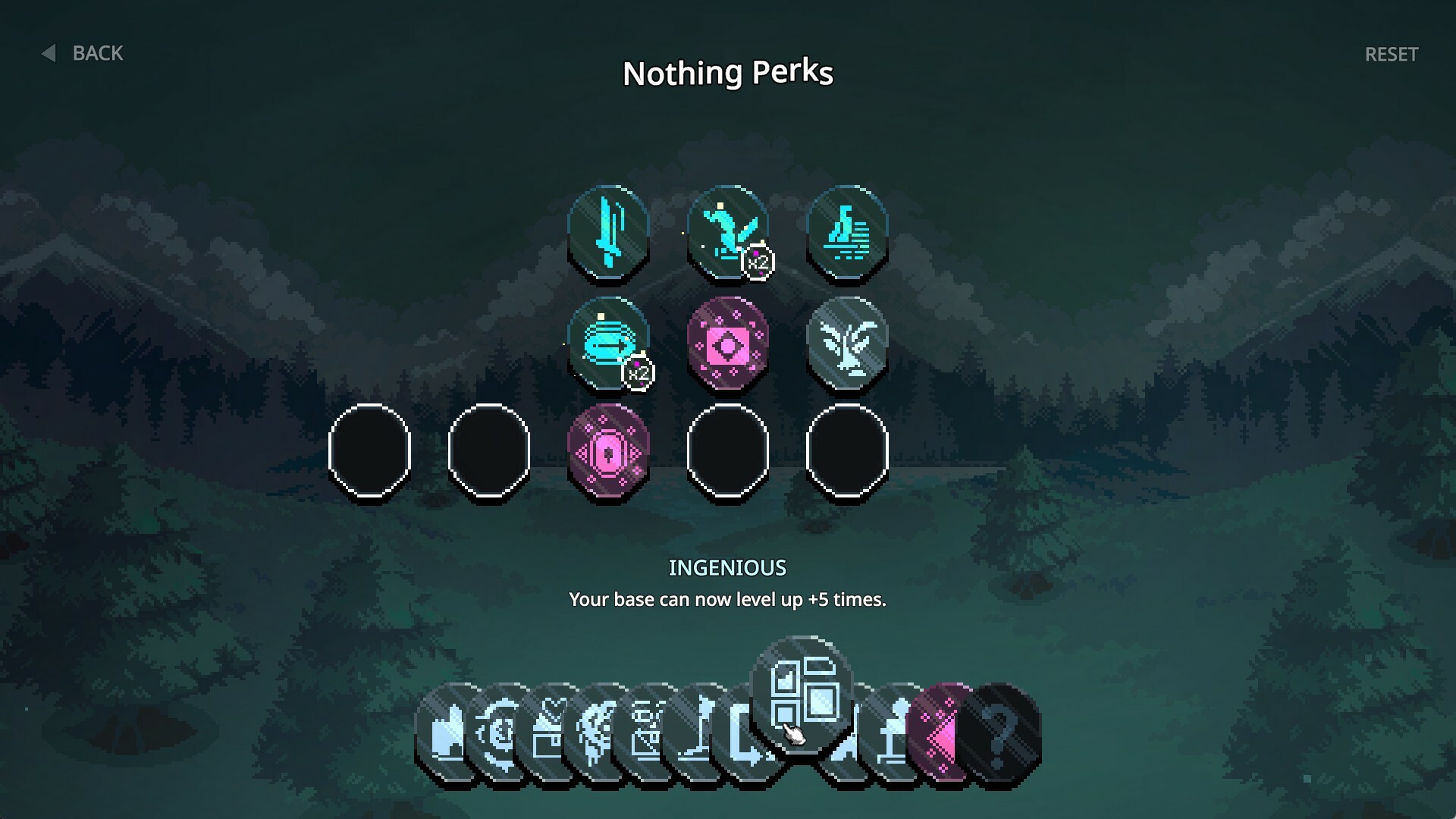Click RESET to clear your perks
The width and height of the screenshot is (1456, 819).
coord(1392,54)
